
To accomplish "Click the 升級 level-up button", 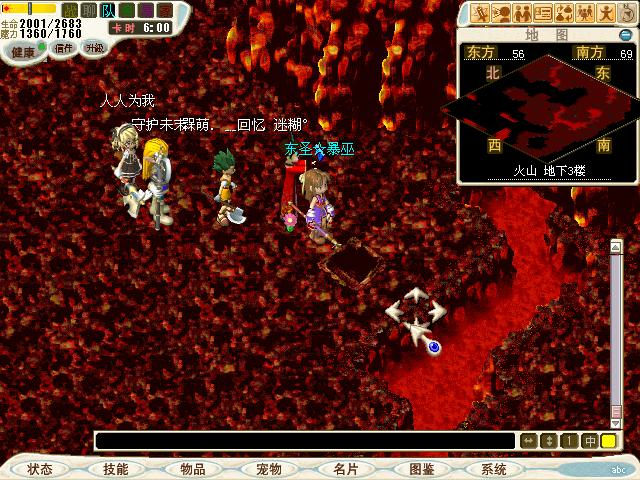I will 95,47.
